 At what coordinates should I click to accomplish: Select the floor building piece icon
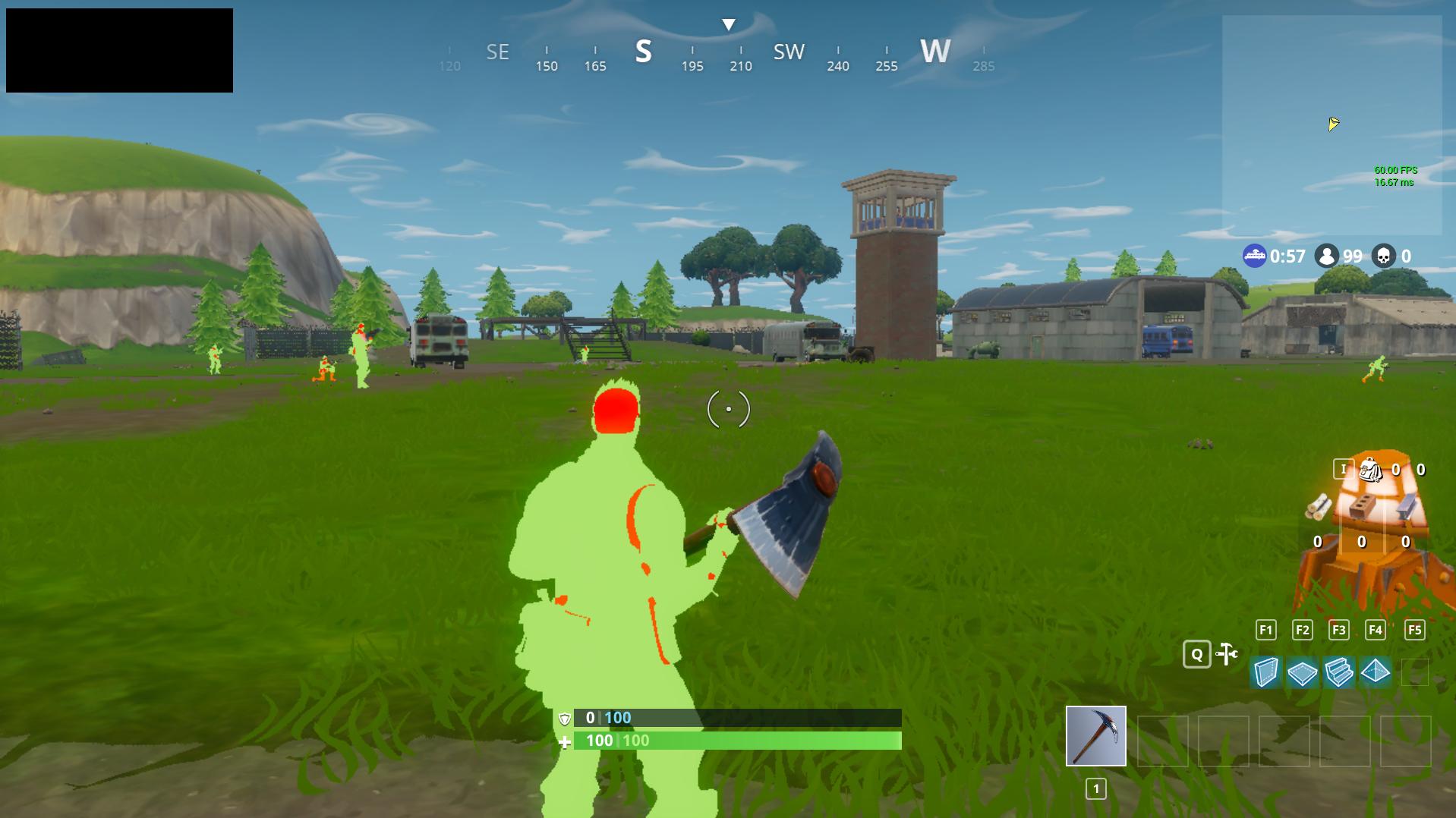[1303, 672]
